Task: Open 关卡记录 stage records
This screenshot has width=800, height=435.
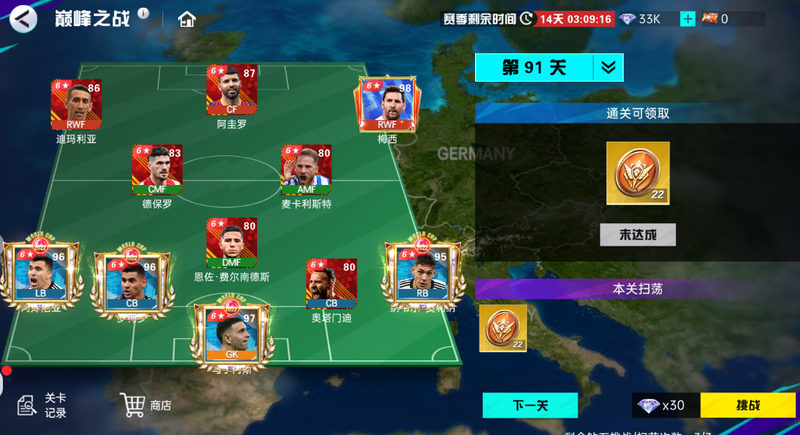Action: (x=42, y=405)
